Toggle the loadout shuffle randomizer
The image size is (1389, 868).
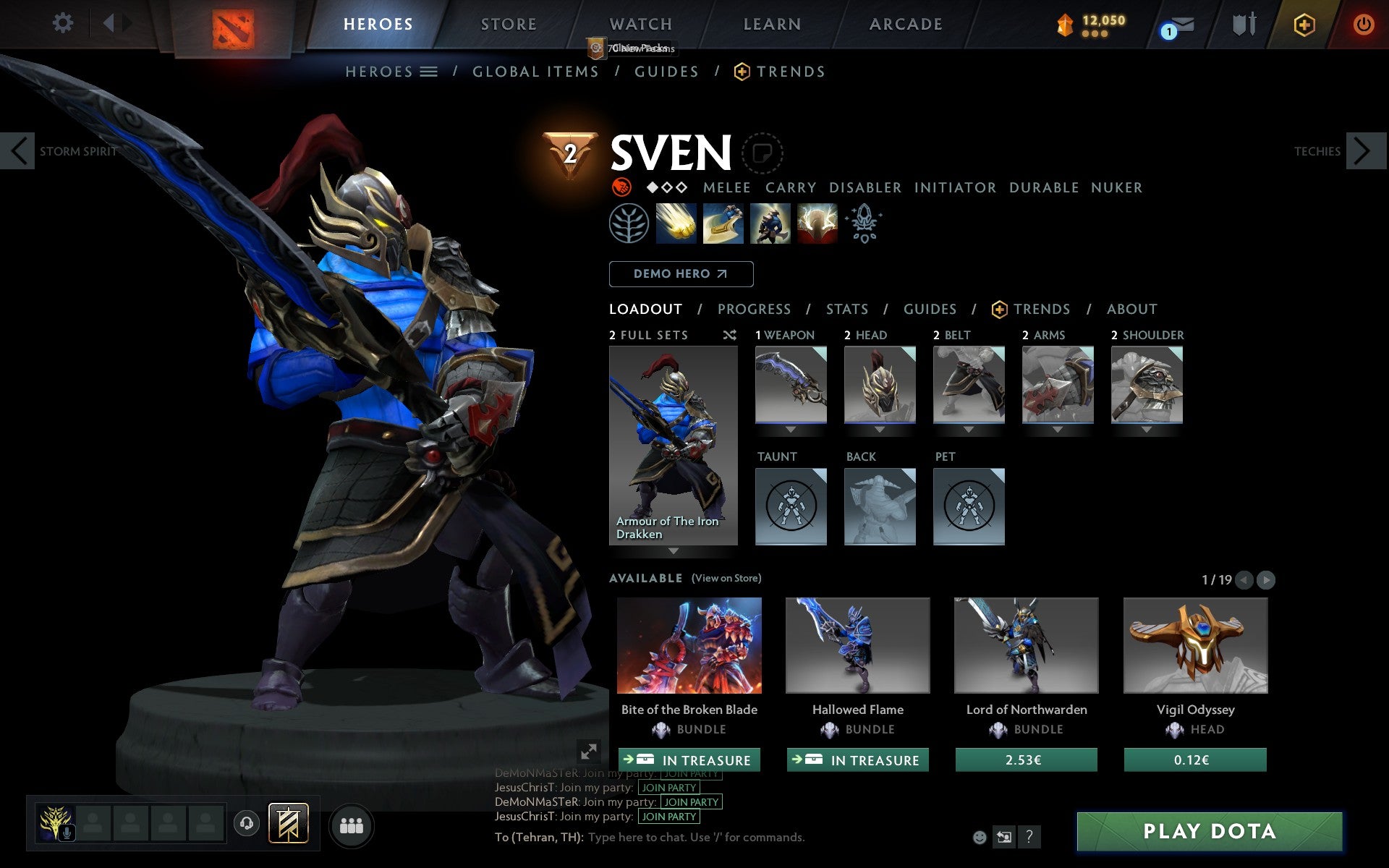[729, 335]
